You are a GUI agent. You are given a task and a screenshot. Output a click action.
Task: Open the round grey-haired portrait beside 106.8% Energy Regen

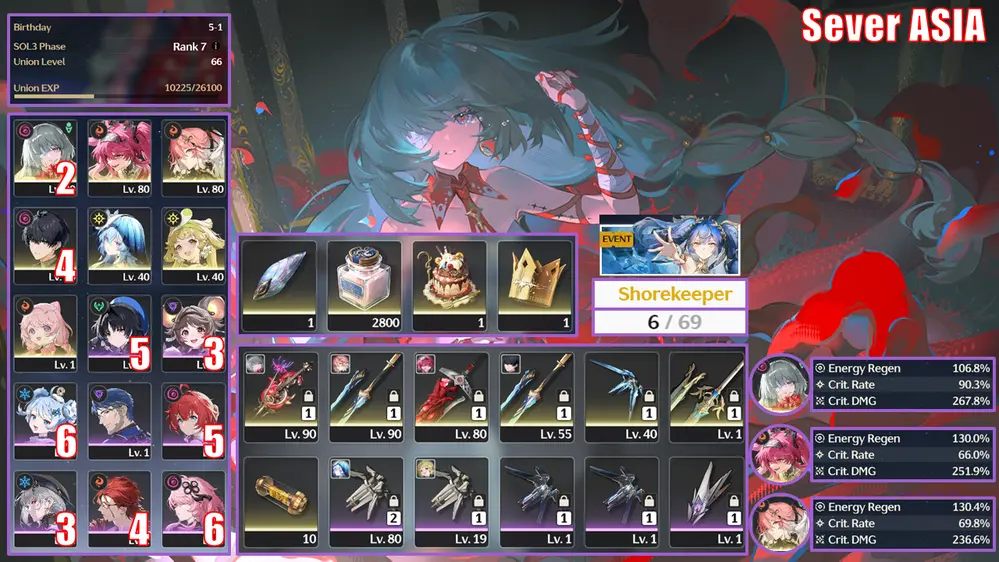click(779, 386)
